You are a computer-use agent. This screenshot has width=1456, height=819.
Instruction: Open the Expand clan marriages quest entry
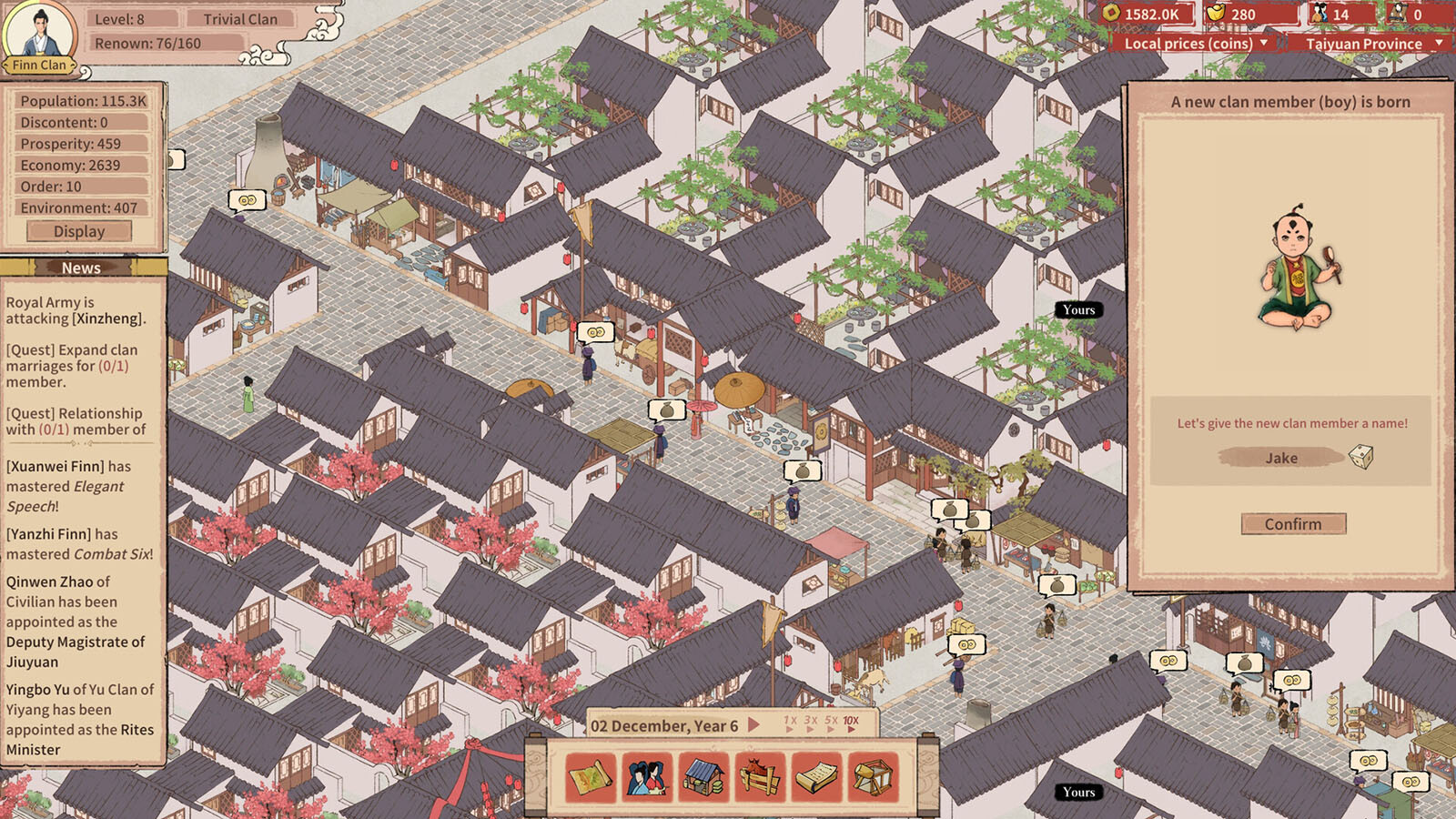pos(72,366)
